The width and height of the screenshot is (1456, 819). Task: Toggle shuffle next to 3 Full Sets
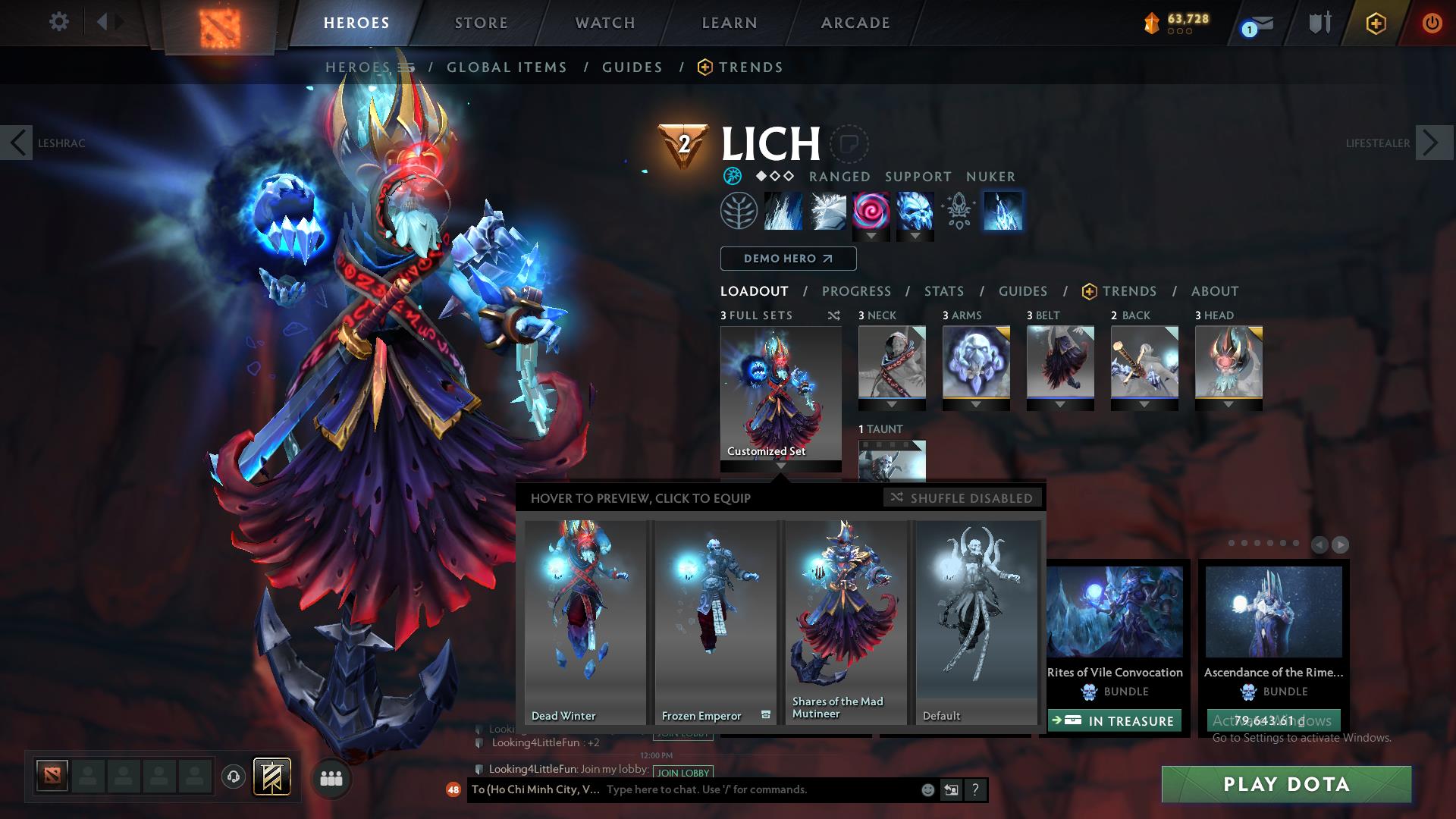tap(834, 315)
